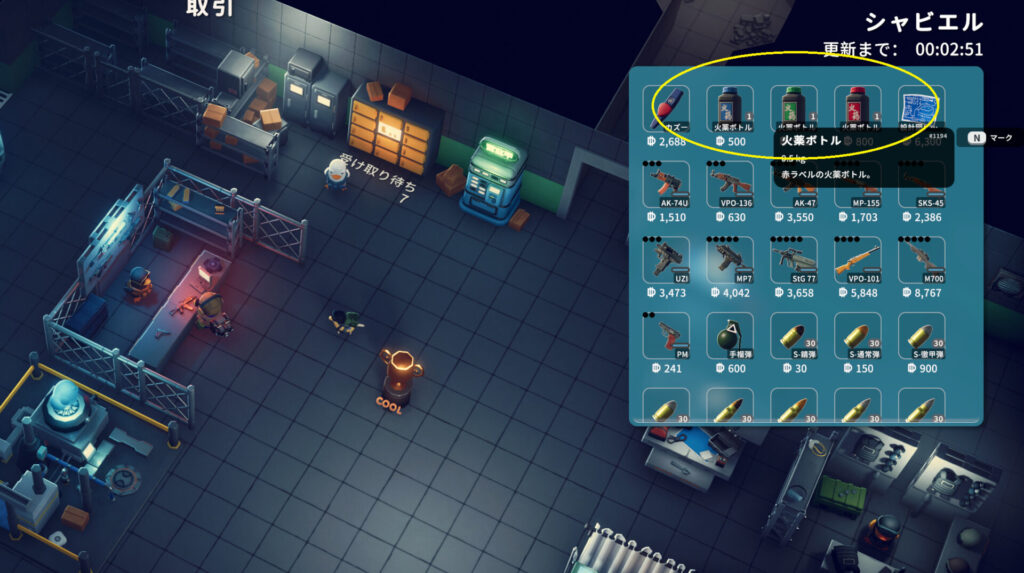This screenshot has width=1024, height=573.
Task: Choose the bazooka rocket item slot
Action: point(666,109)
